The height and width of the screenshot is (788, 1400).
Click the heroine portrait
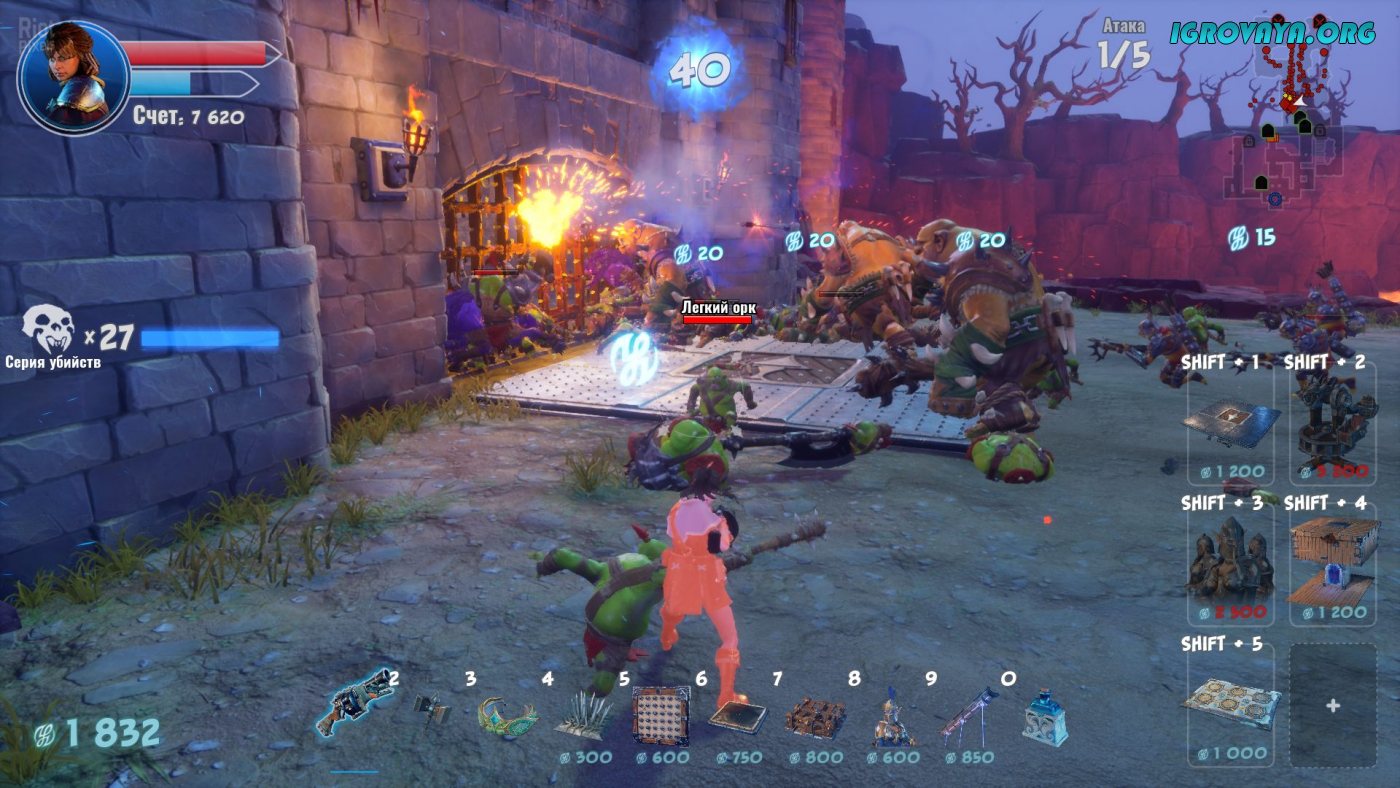73,76
